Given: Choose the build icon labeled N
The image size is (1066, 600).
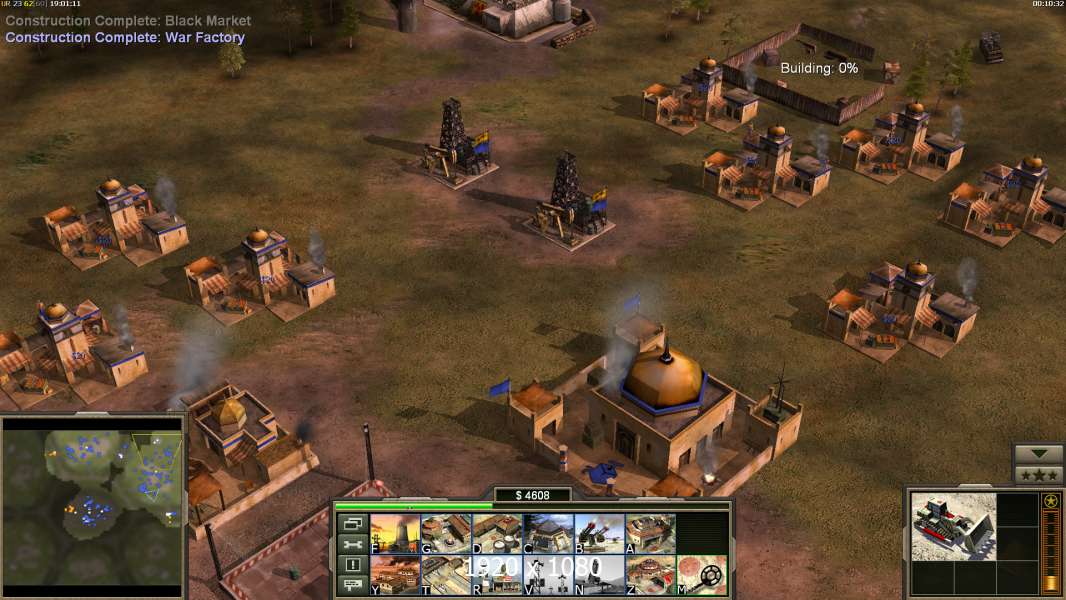Looking at the screenshot, I should tap(599, 575).
